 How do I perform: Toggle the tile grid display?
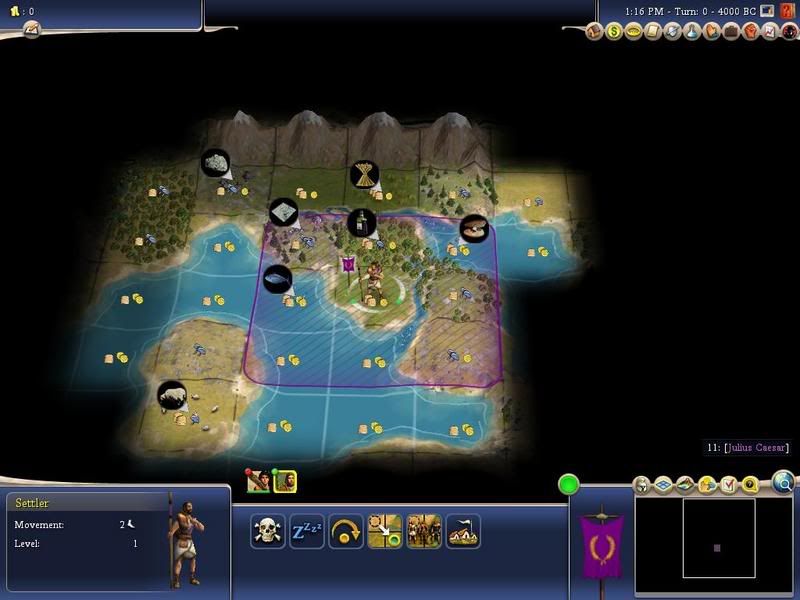click(x=663, y=485)
